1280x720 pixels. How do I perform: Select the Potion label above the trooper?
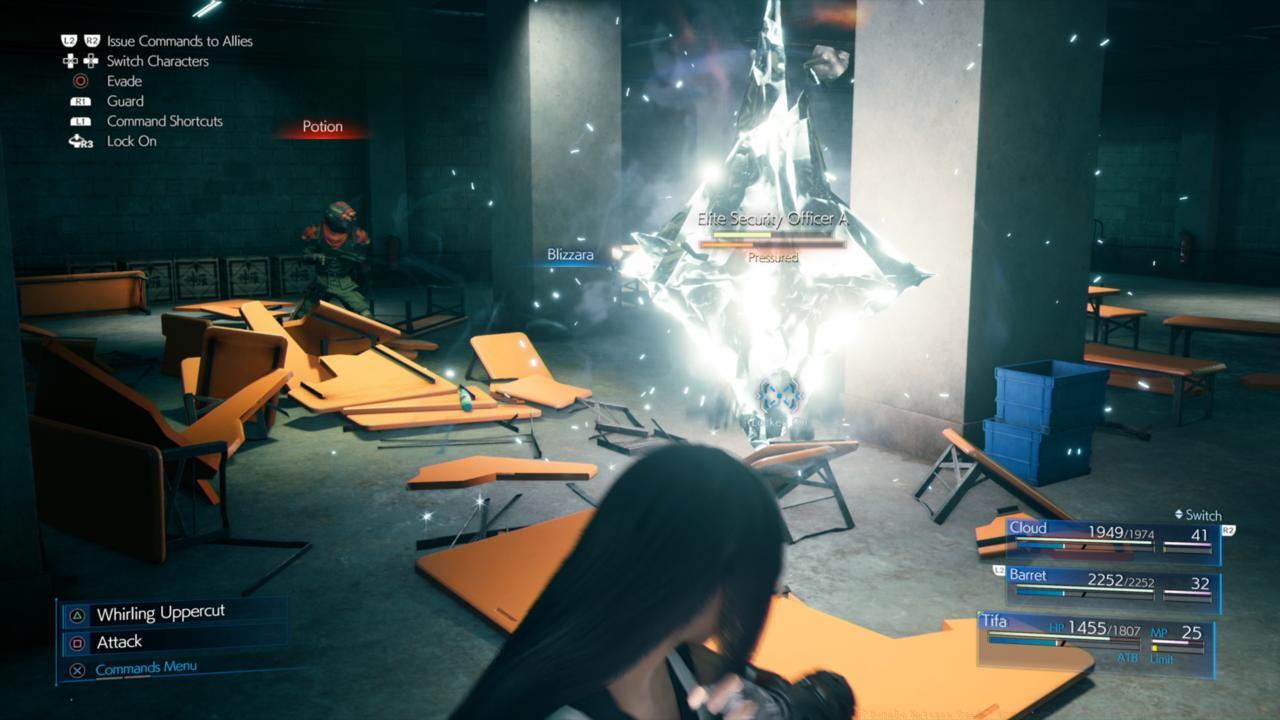[322, 126]
